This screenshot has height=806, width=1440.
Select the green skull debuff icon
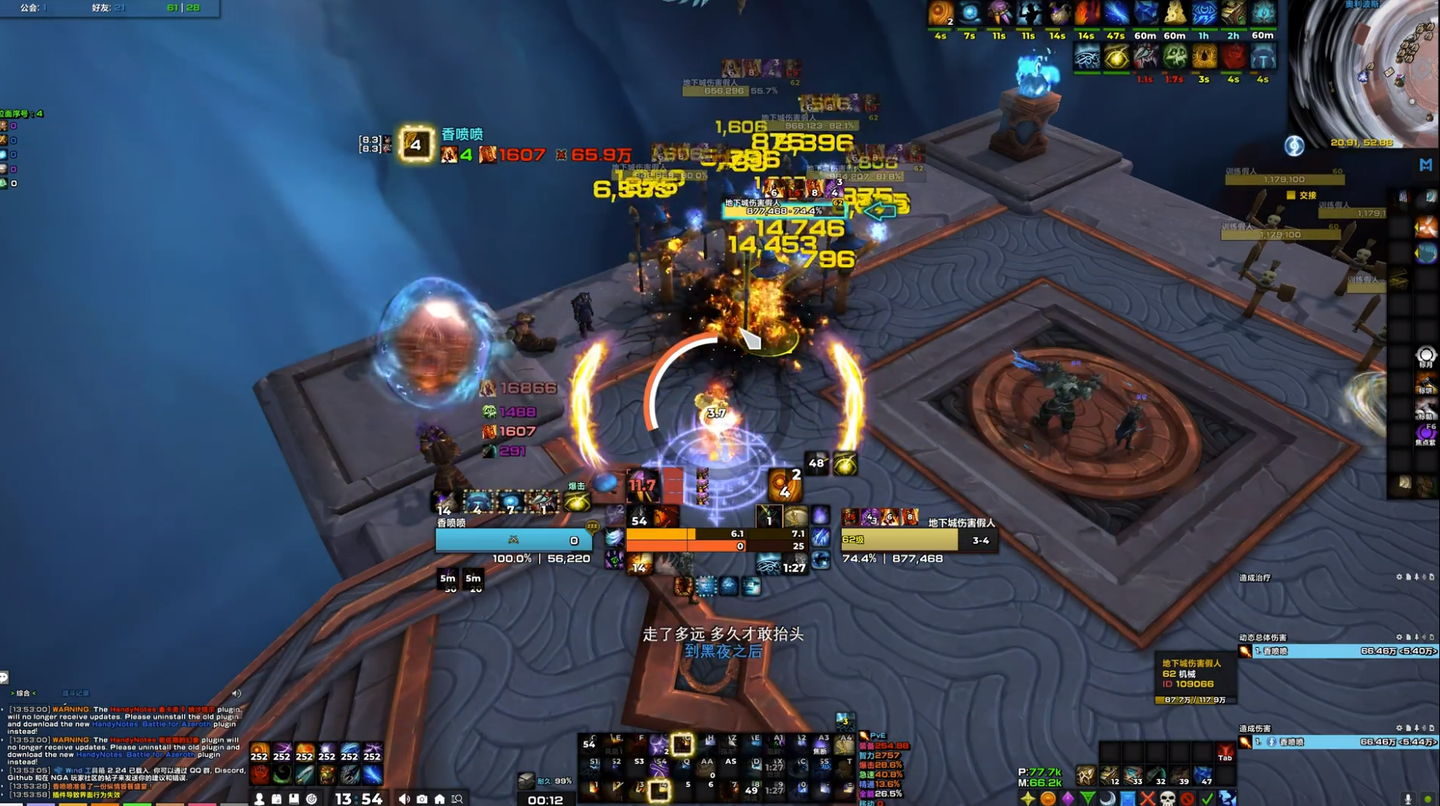pyautogui.click(x=1175, y=57)
